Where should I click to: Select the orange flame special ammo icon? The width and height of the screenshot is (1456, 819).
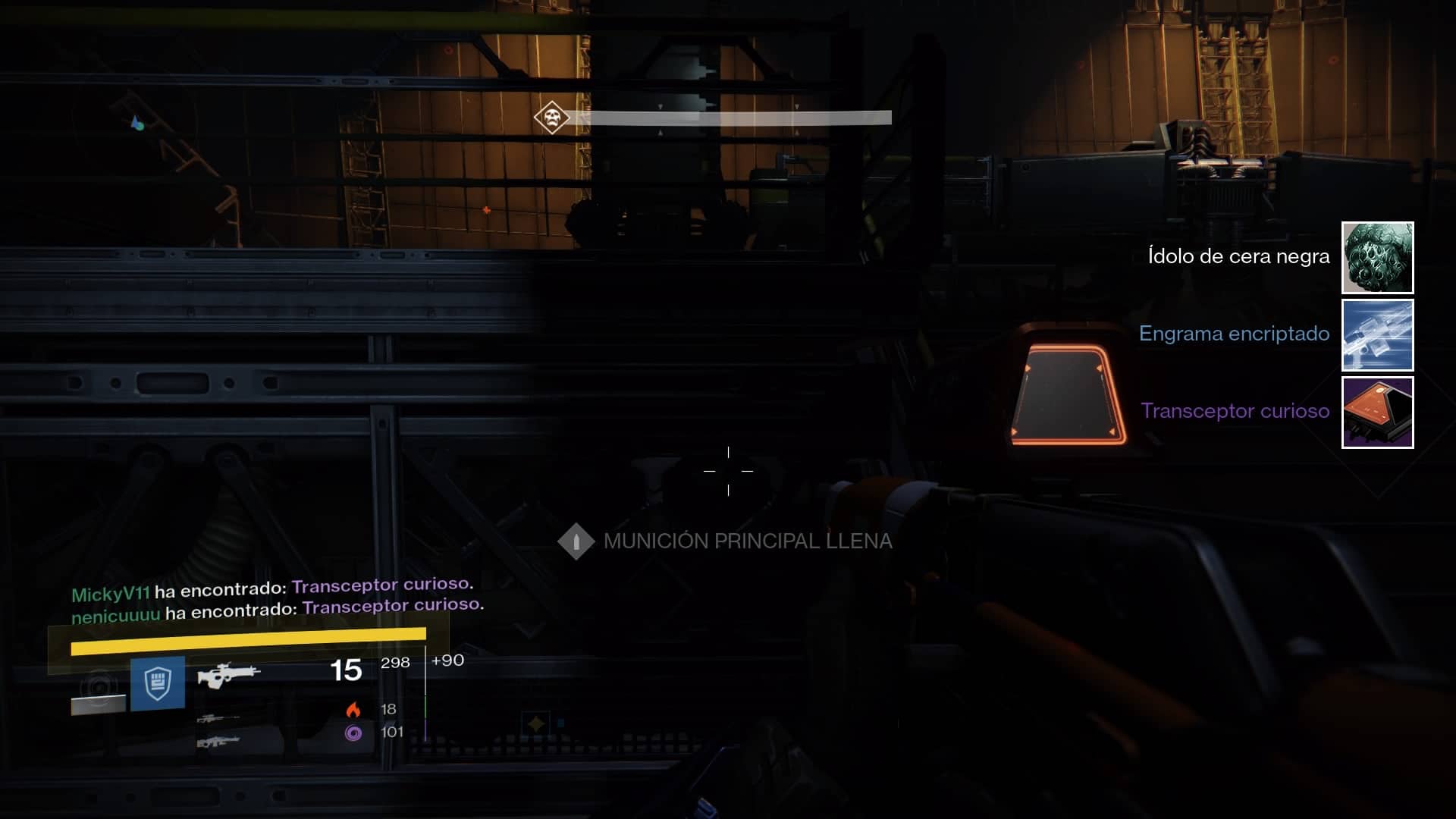(353, 710)
